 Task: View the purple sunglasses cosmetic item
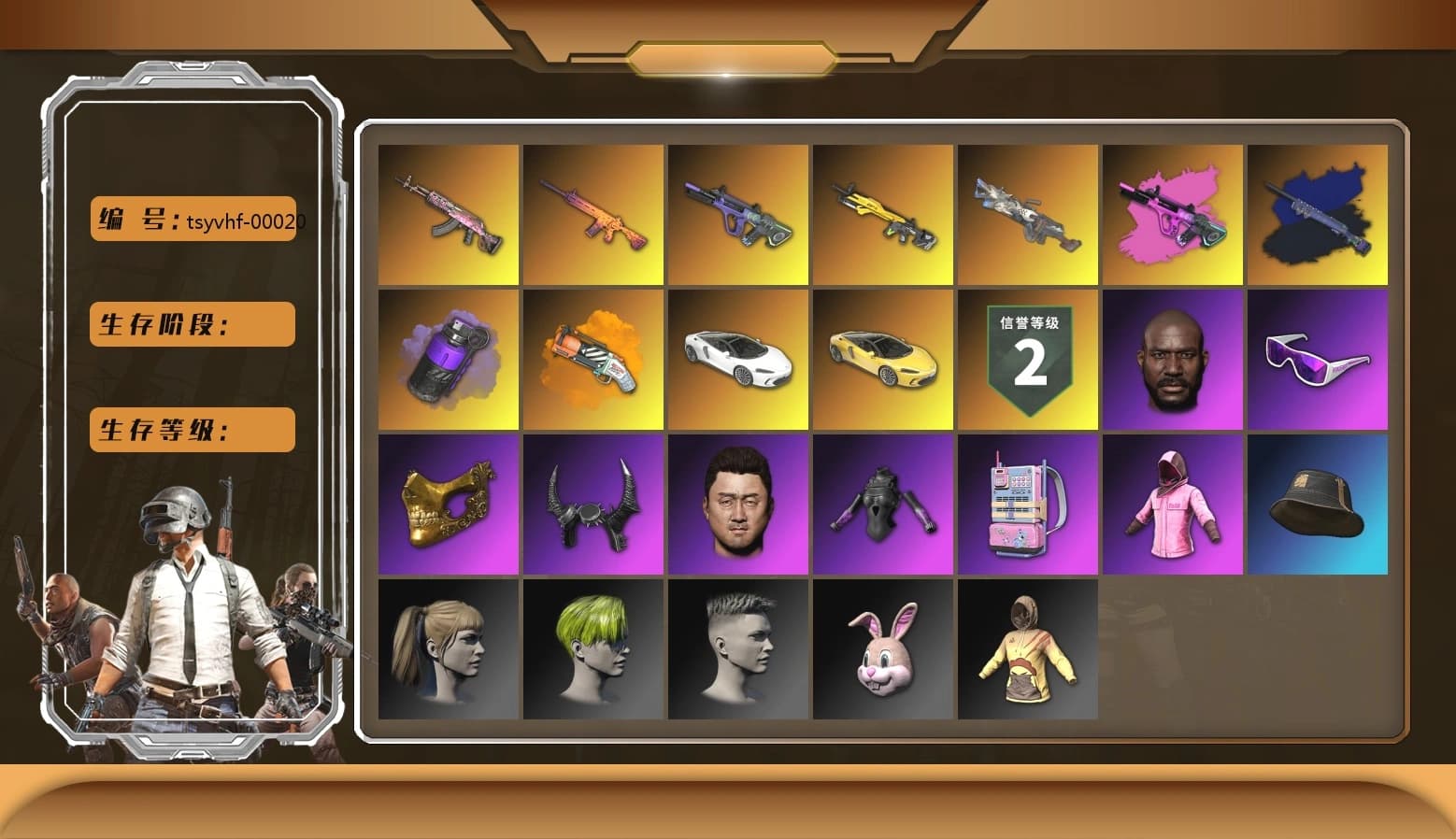[x=1318, y=359]
